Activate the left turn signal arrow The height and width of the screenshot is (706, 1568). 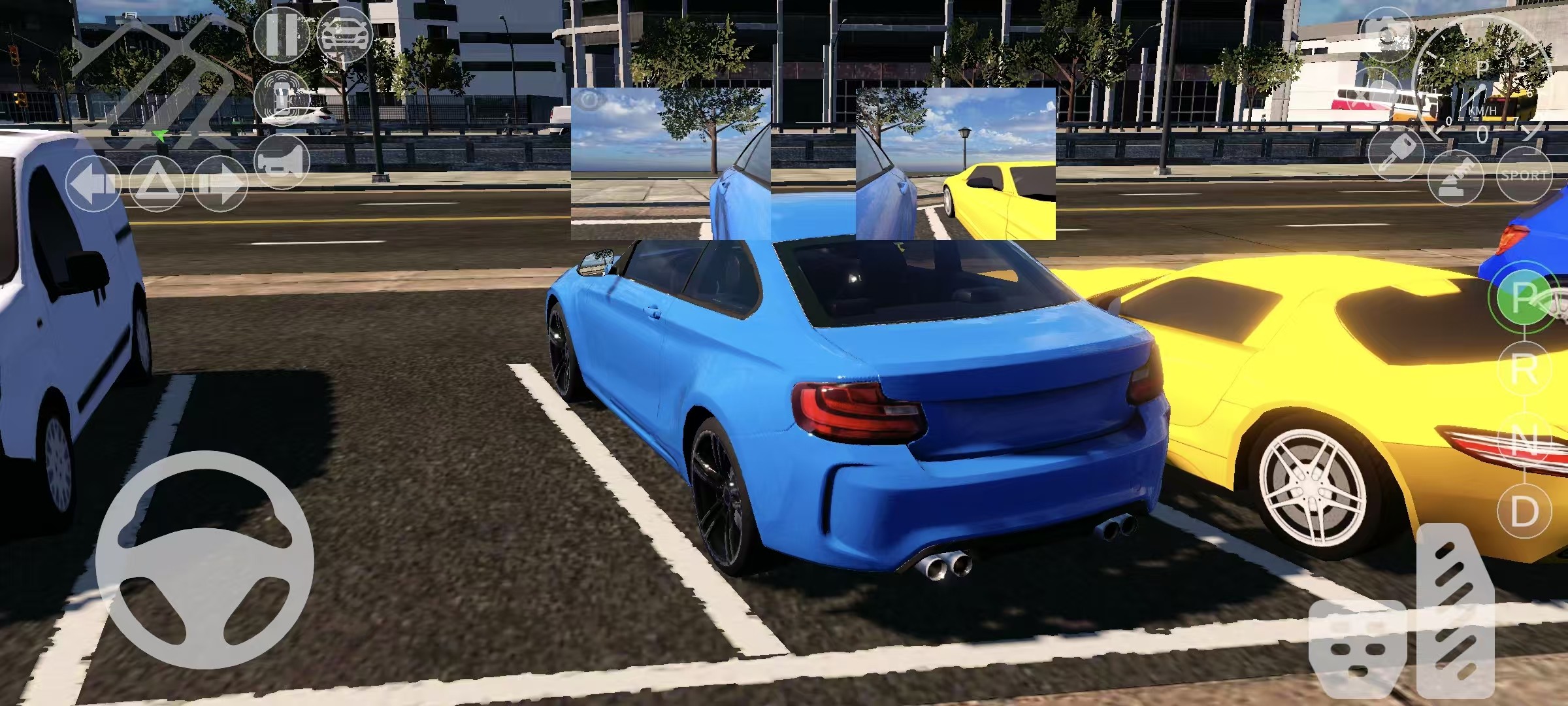click(93, 184)
